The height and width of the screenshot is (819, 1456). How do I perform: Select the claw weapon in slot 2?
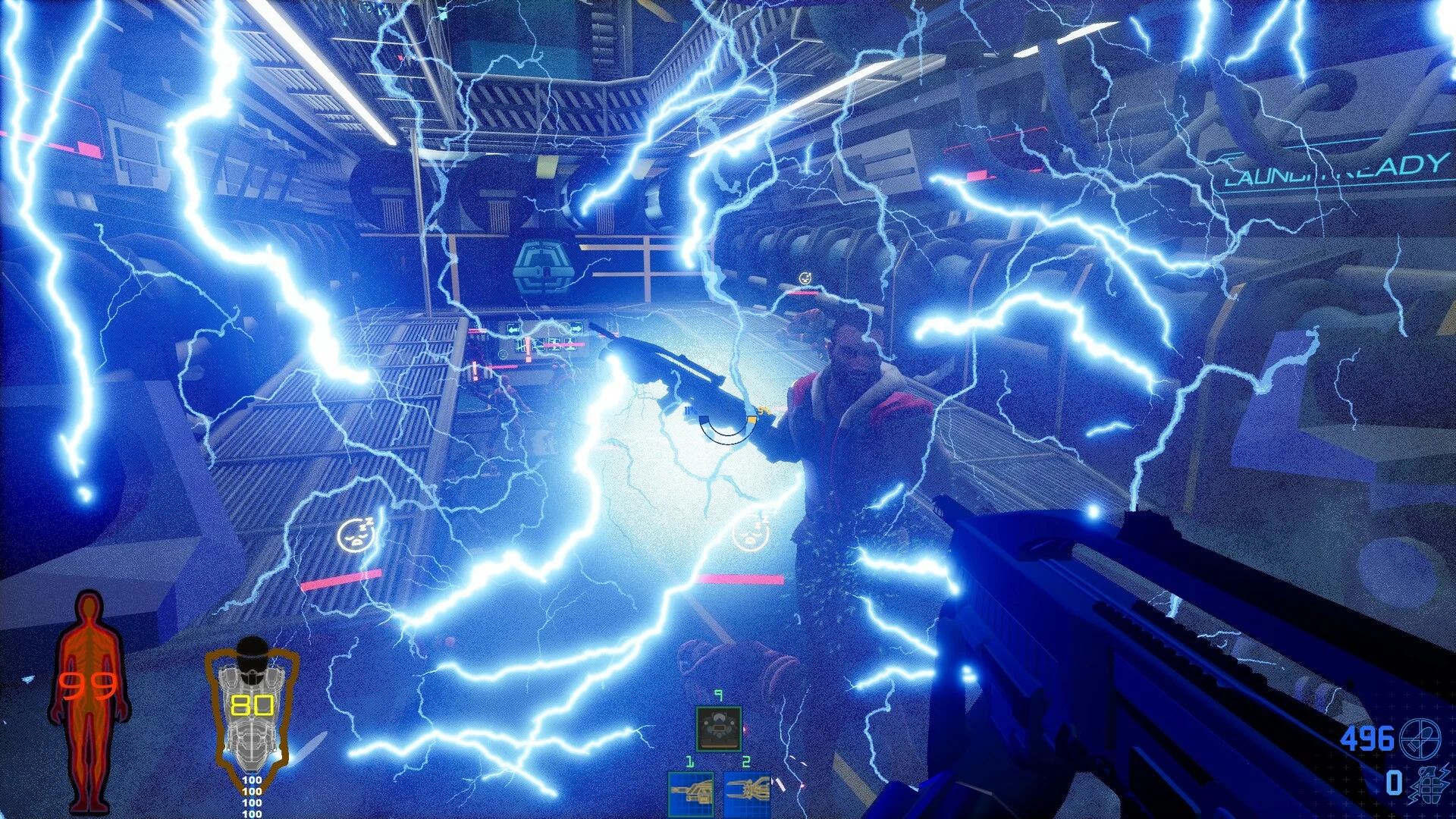click(746, 794)
